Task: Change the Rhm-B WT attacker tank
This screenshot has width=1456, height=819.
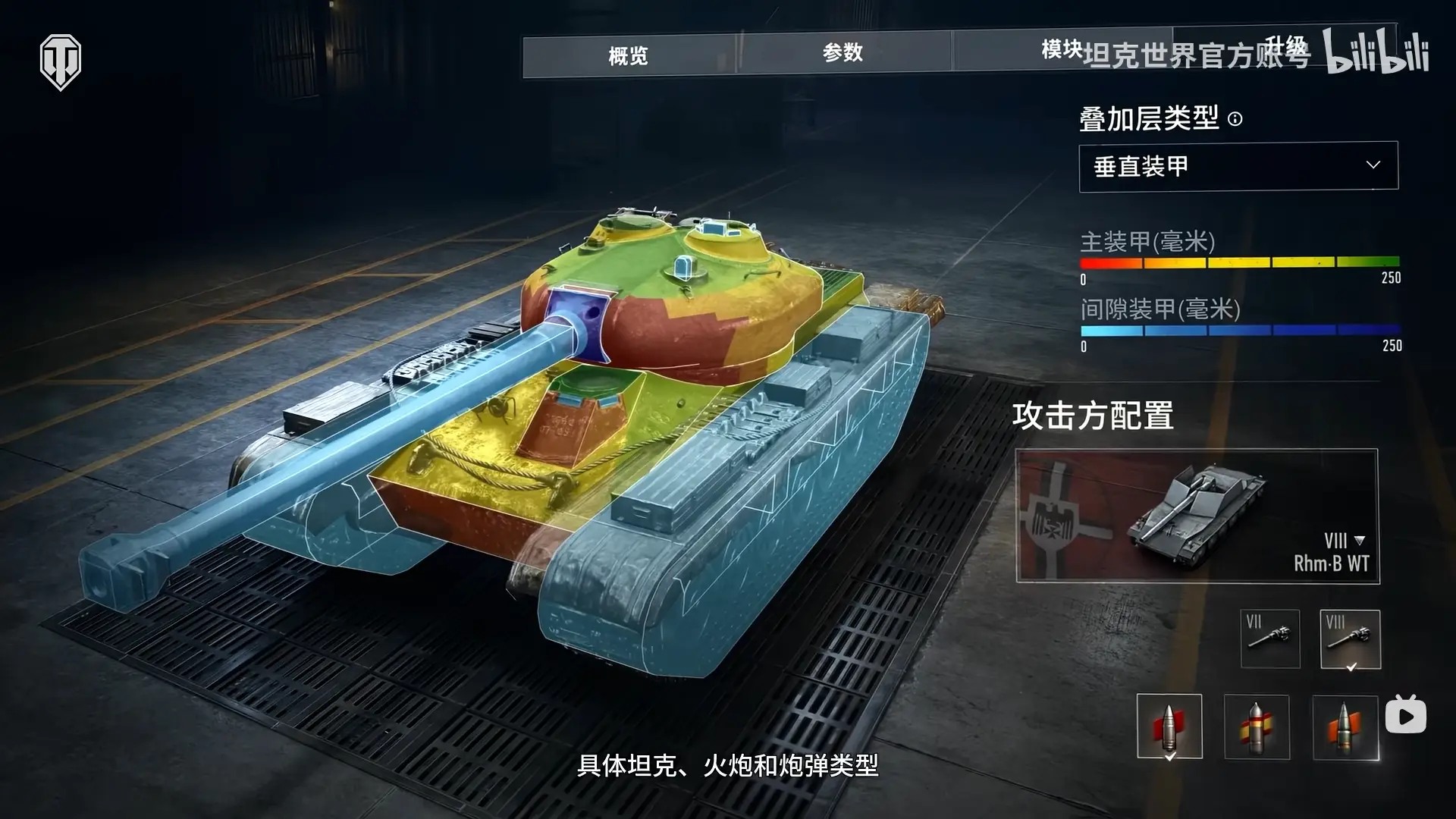Action: [1197, 516]
